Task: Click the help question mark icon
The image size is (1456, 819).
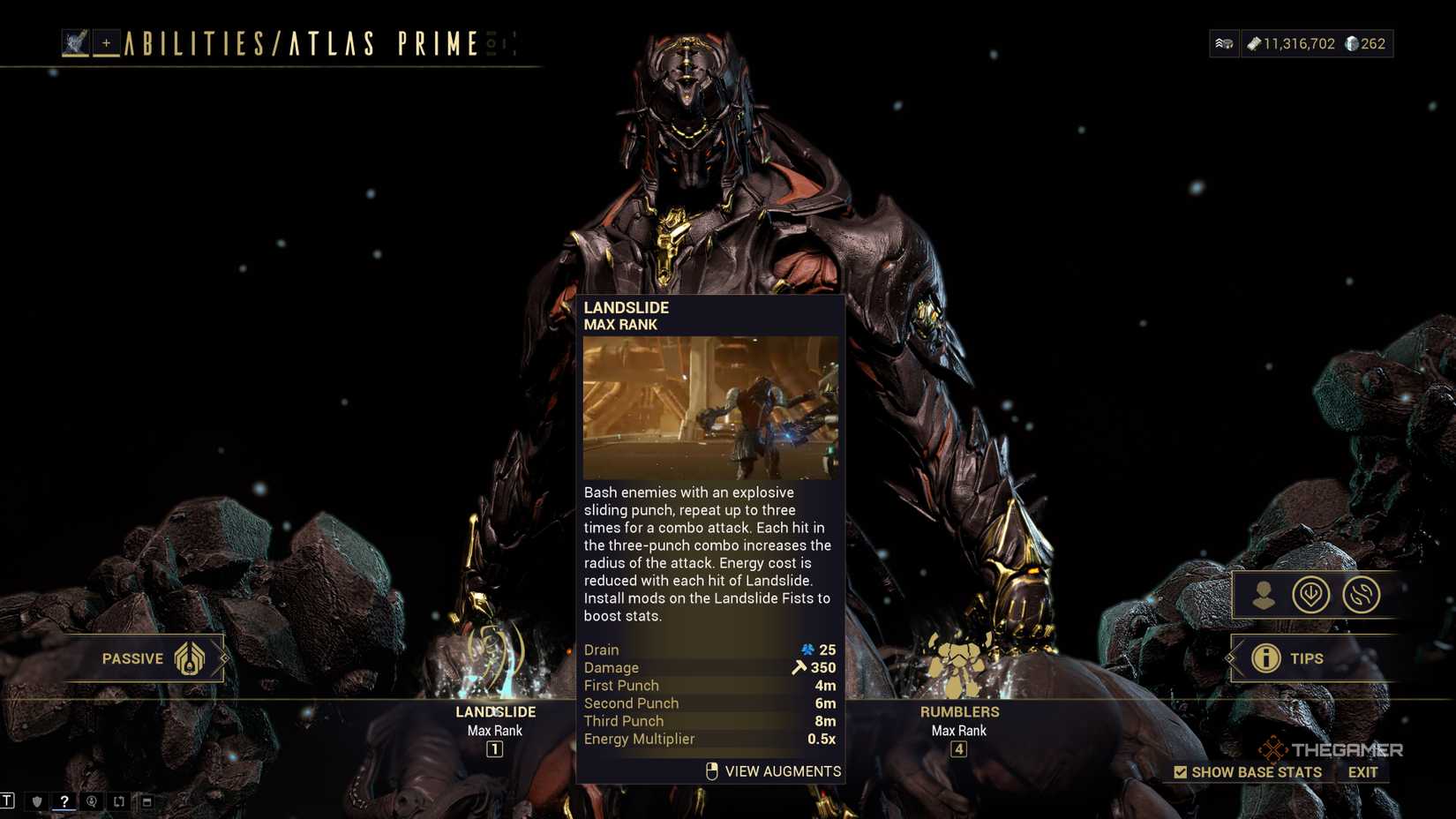Action: [x=64, y=801]
